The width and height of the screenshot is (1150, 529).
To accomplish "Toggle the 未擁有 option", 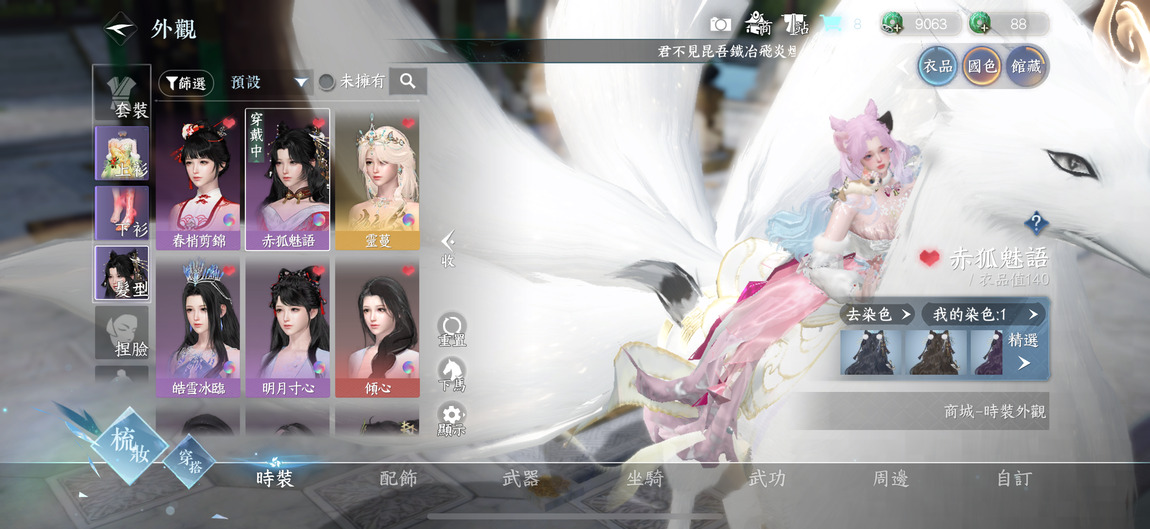I will pos(351,83).
